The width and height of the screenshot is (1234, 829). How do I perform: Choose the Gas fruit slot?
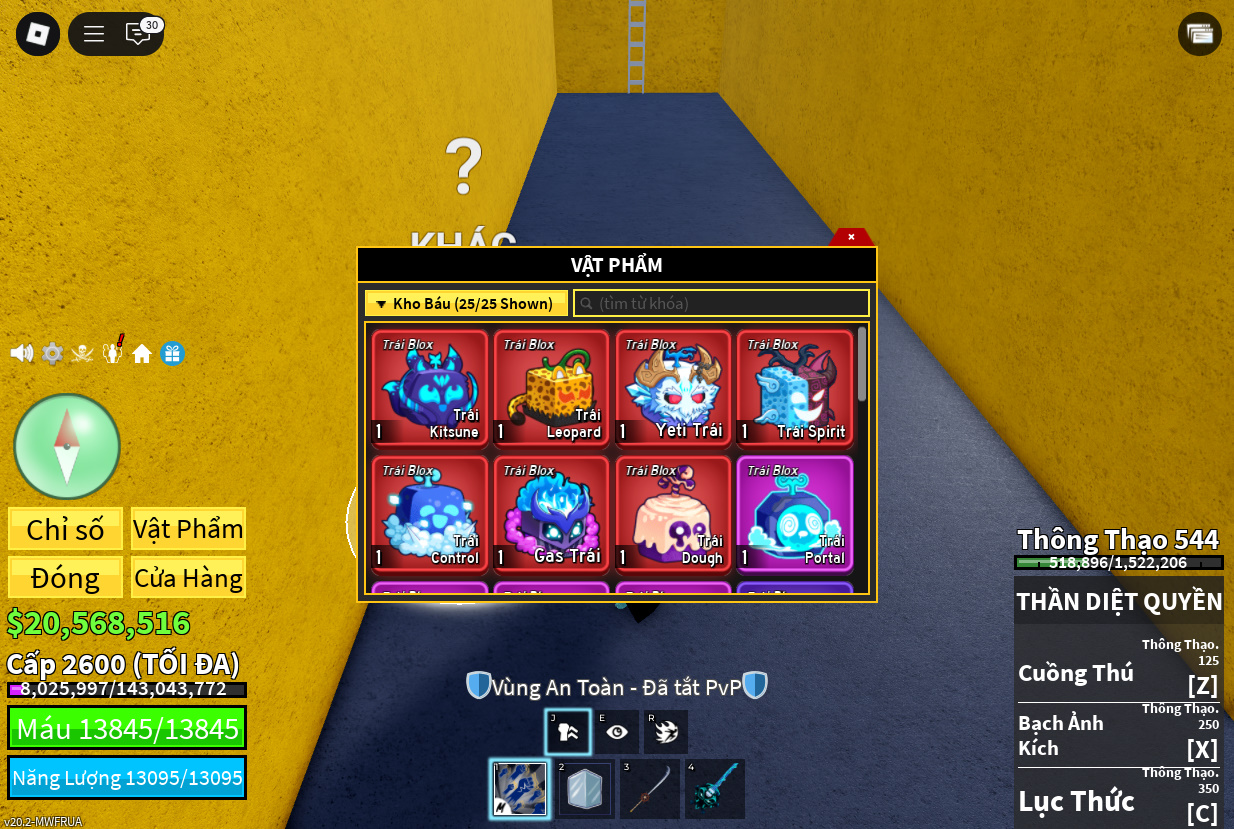pyautogui.click(x=552, y=514)
